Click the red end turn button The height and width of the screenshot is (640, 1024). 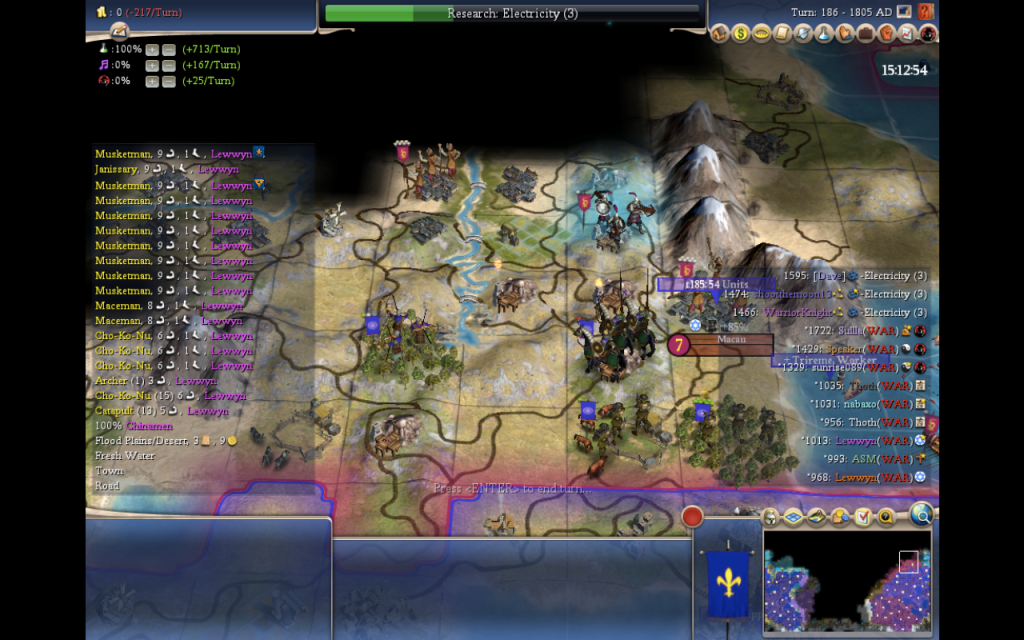click(692, 517)
